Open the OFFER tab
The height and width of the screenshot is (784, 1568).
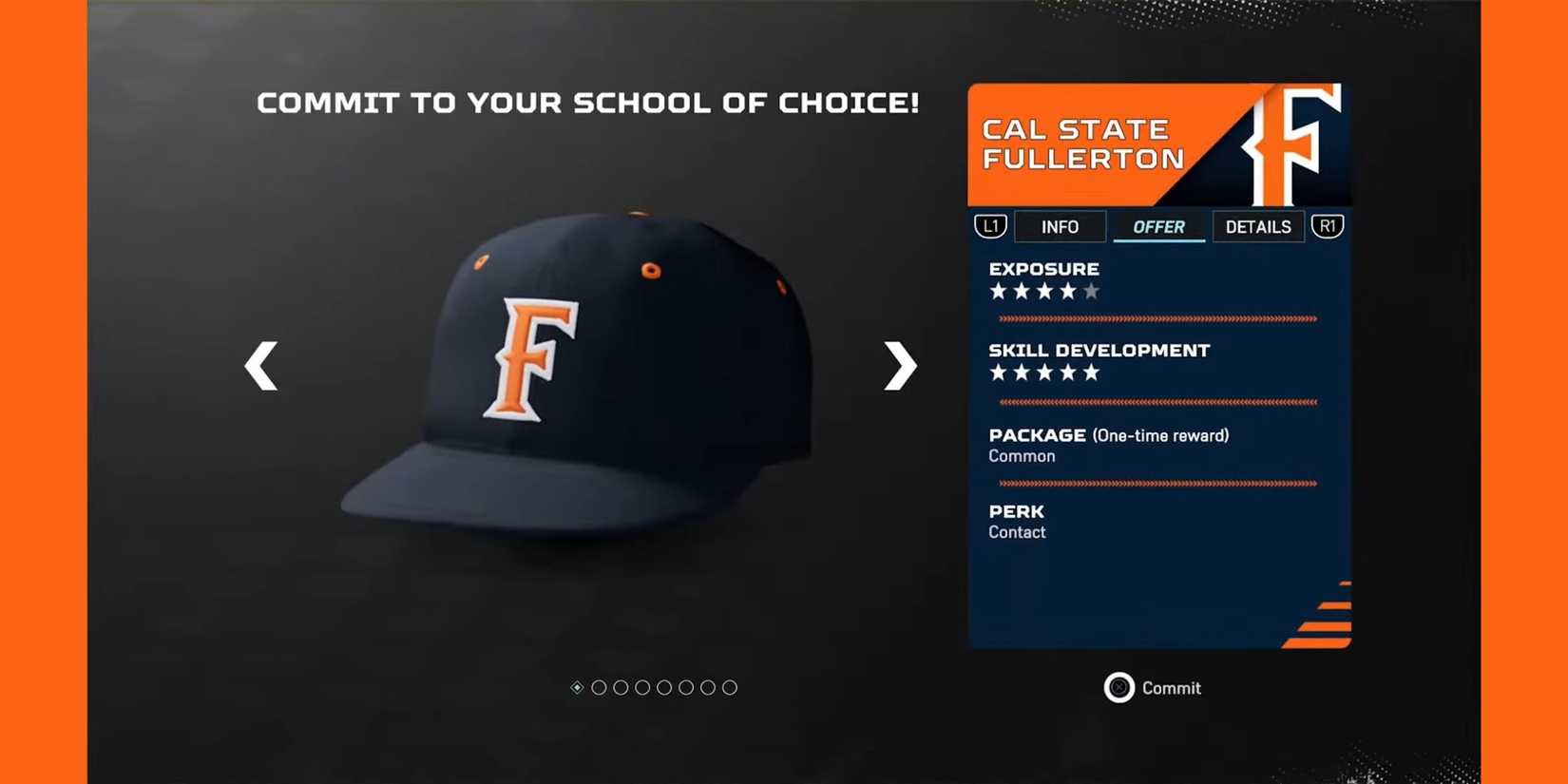(x=1158, y=226)
